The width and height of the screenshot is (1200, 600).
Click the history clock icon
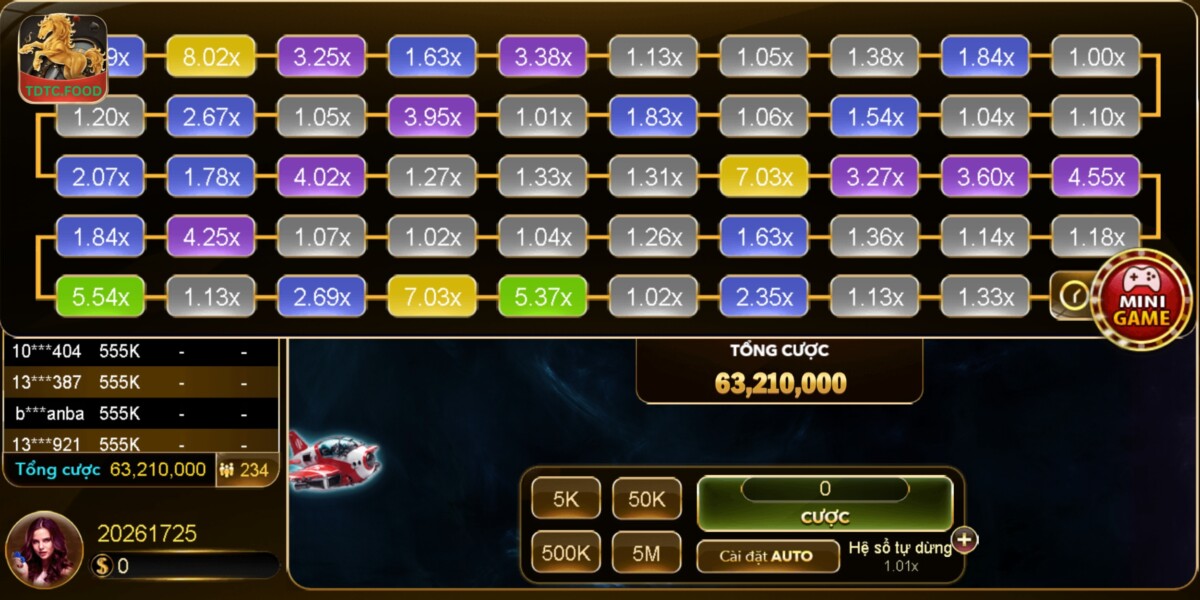coord(1073,296)
